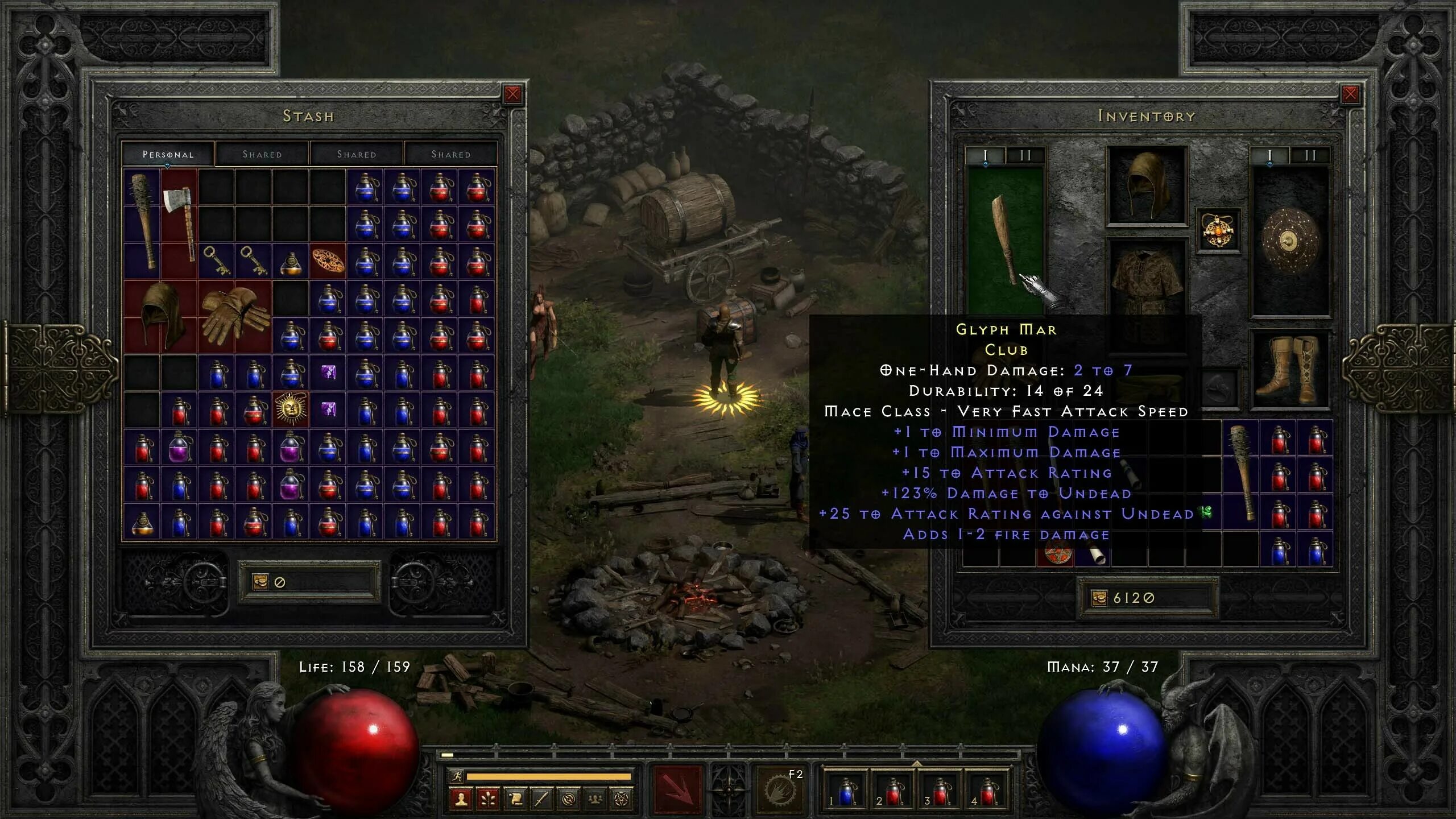Toggle the run/walk button
The width and height of the screenshot is (1456, 819).
457,776
